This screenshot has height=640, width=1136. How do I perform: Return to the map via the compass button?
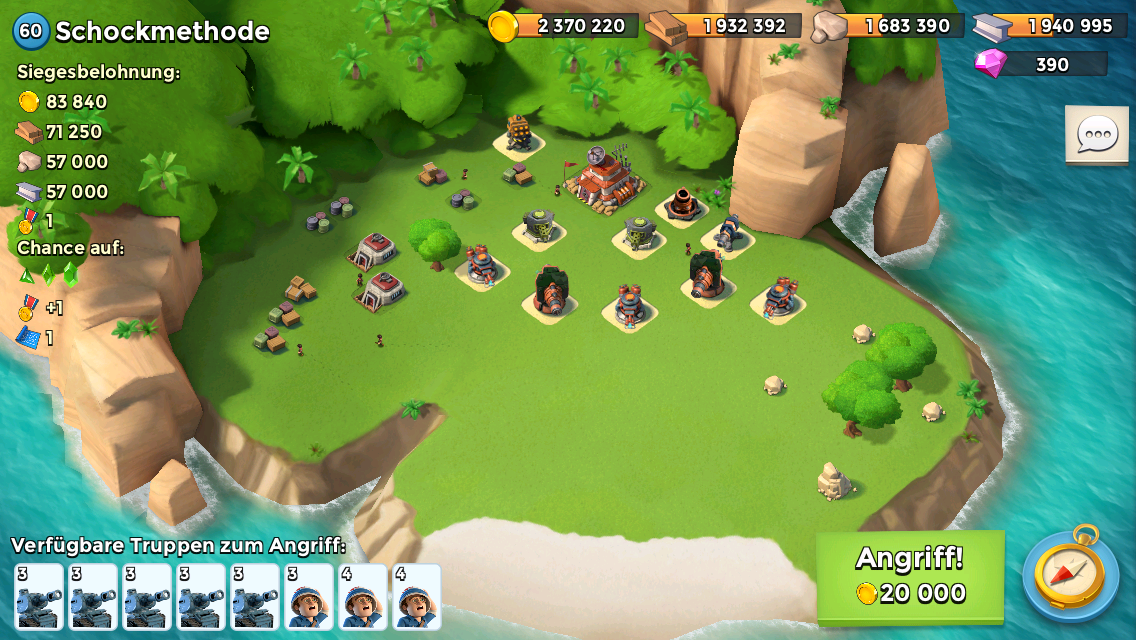[1070, 574]
